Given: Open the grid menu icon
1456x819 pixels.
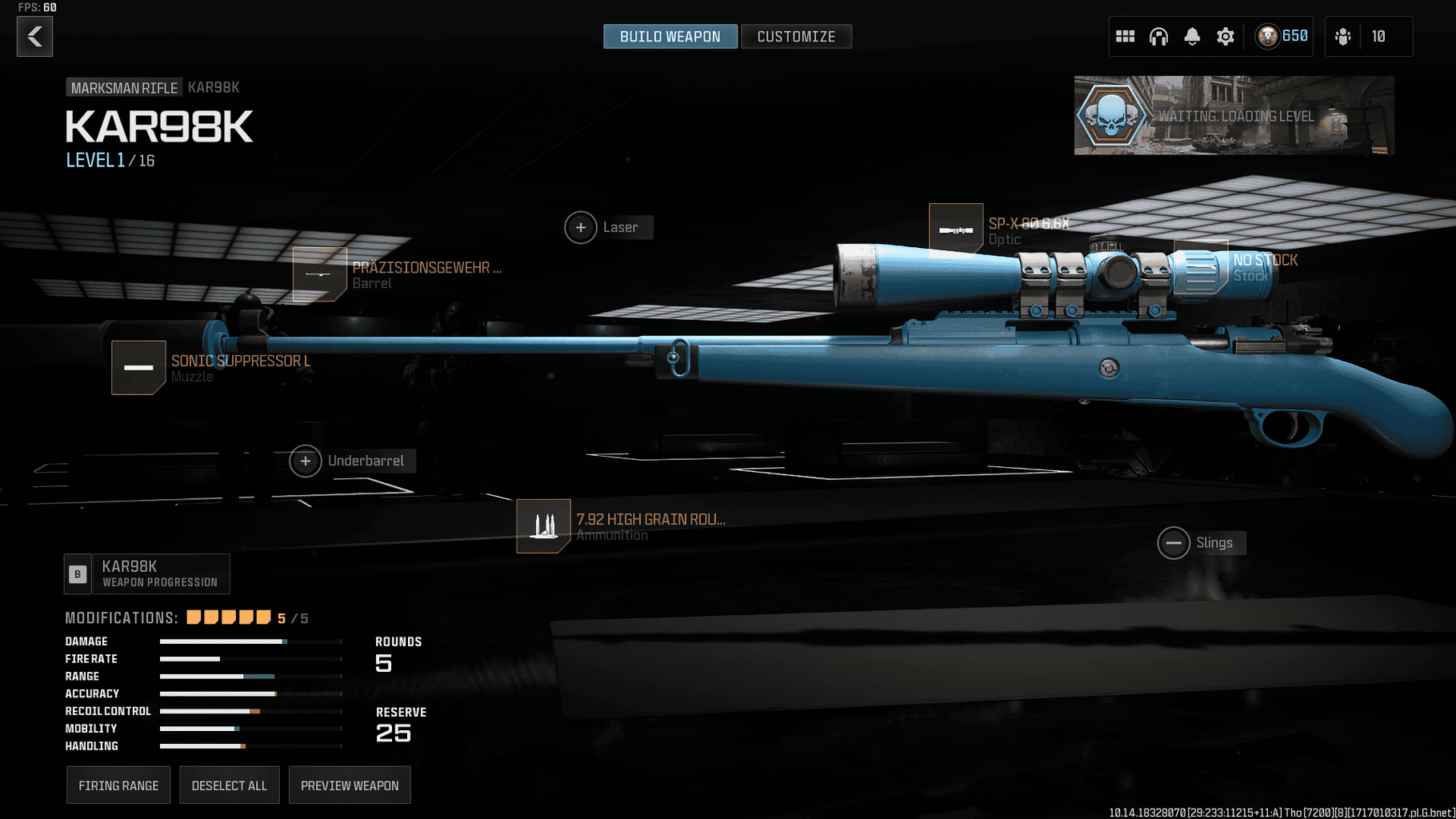Looking at the screenshot, I should [x=1125, y=37].
